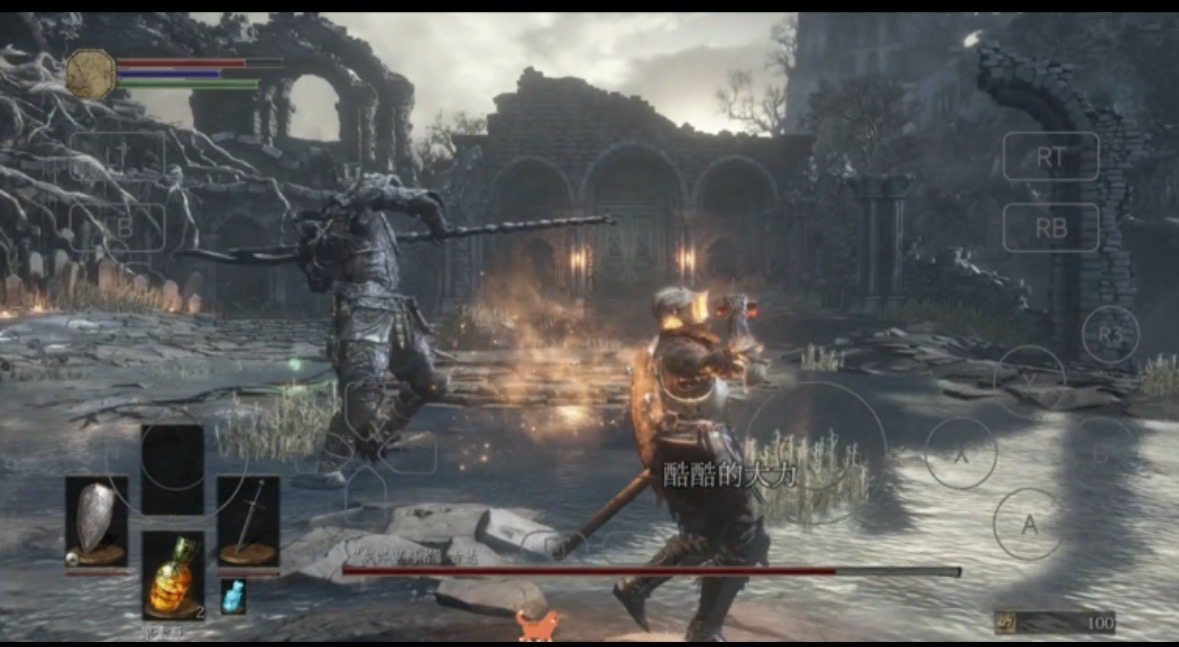Tap the X touch button

pyautogui.click(x=961, y=452)
